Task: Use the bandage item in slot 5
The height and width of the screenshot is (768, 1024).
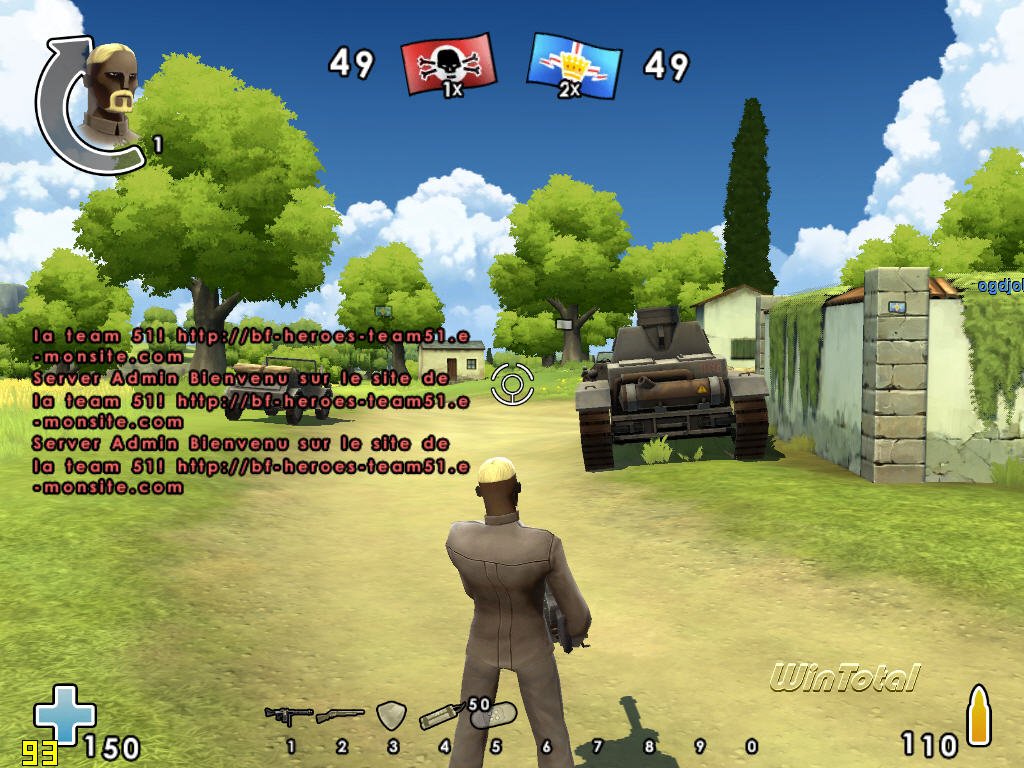Action: [x=494, y=715]
